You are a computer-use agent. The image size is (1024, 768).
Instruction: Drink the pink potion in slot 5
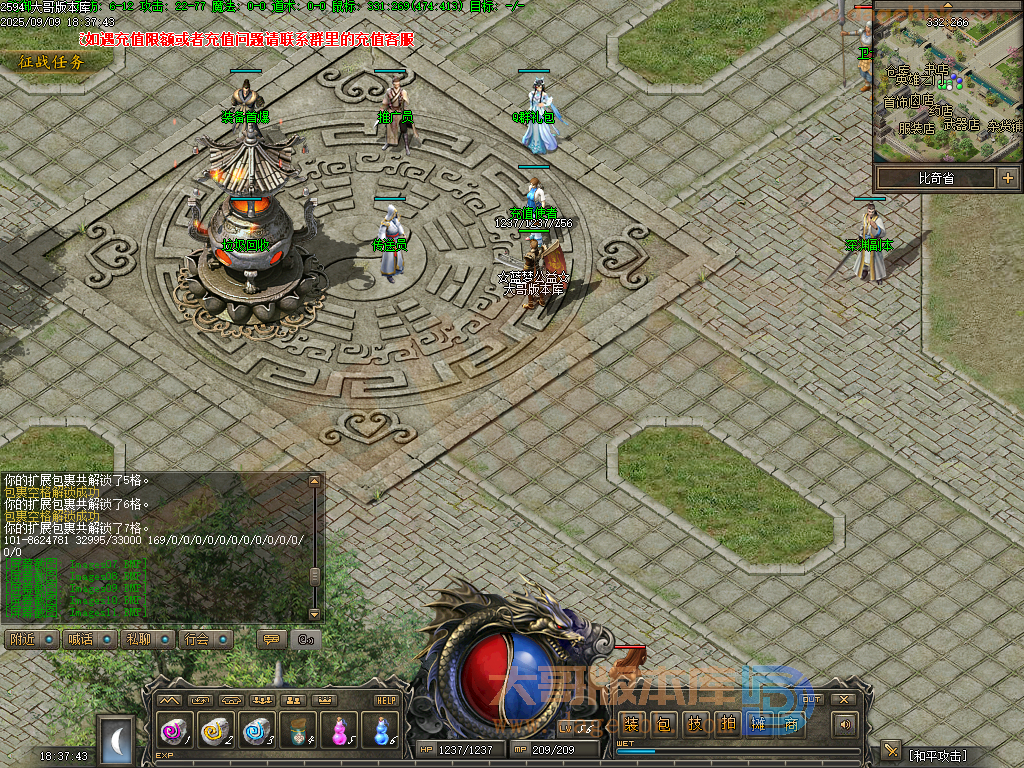click(339, 731)
